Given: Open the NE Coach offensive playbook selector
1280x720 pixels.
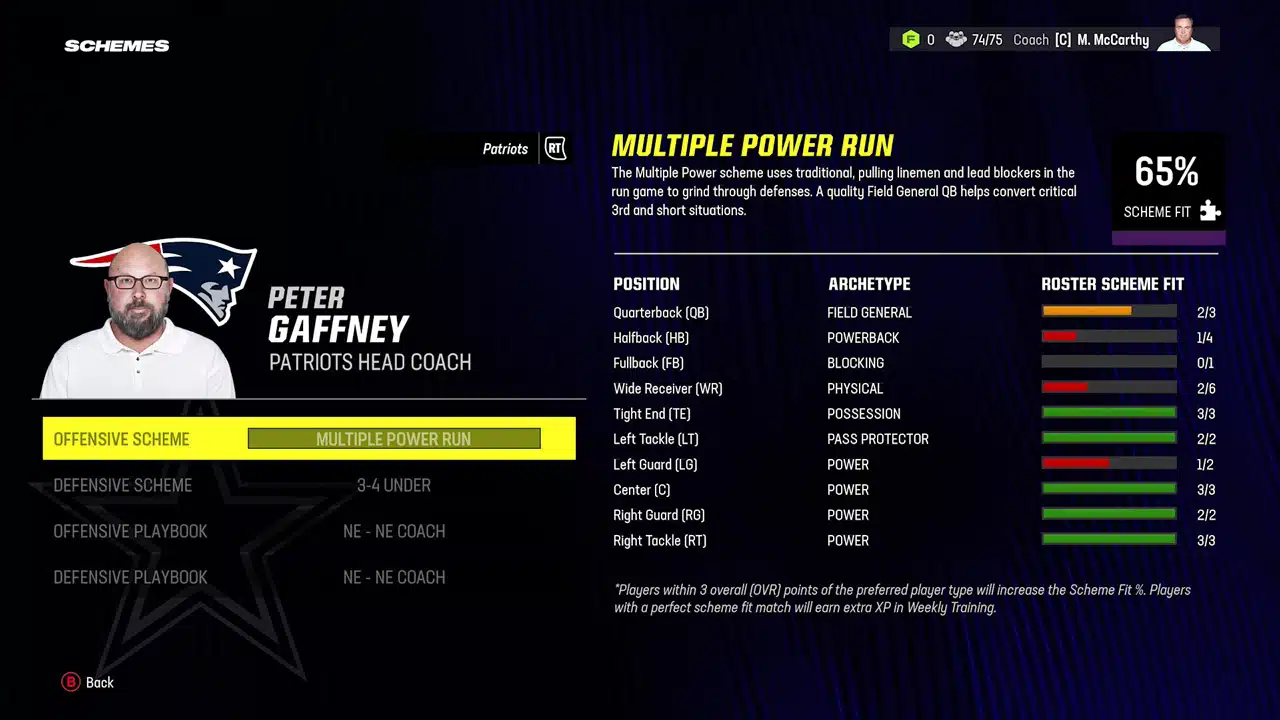Looking at the screenshot, I should coord(394,531).
